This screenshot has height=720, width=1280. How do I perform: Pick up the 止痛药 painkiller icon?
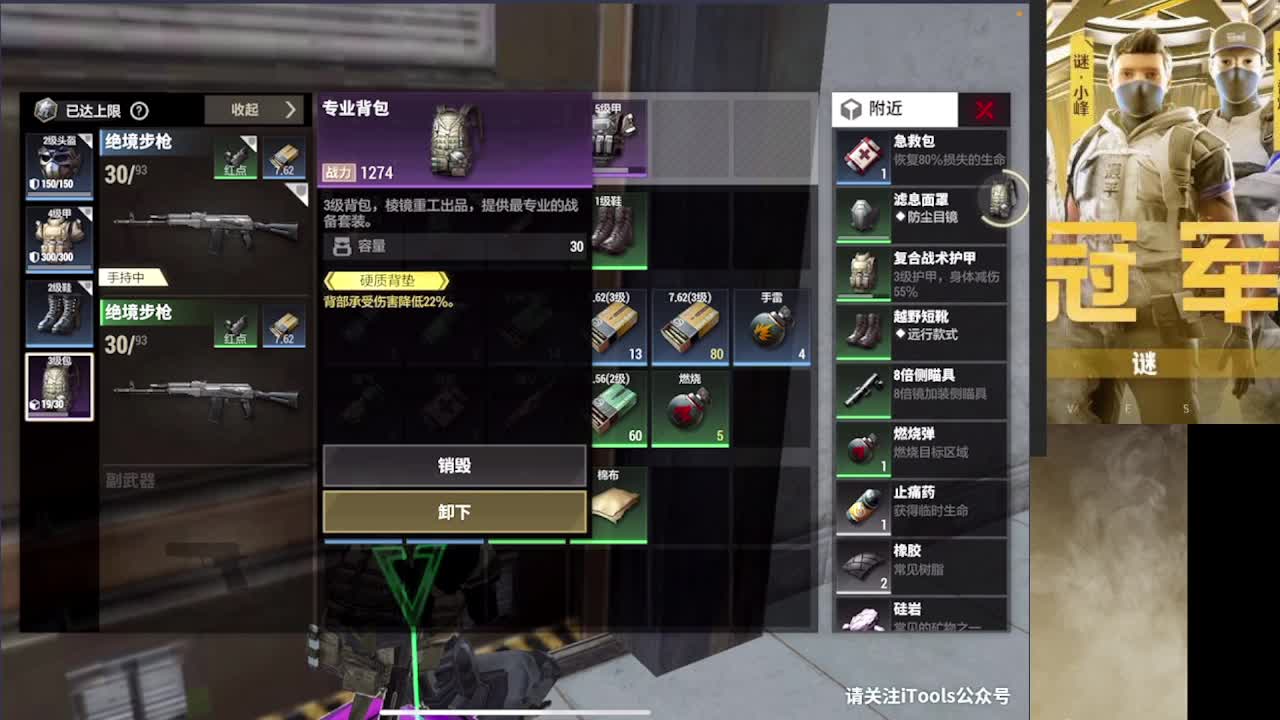(862, 506)
